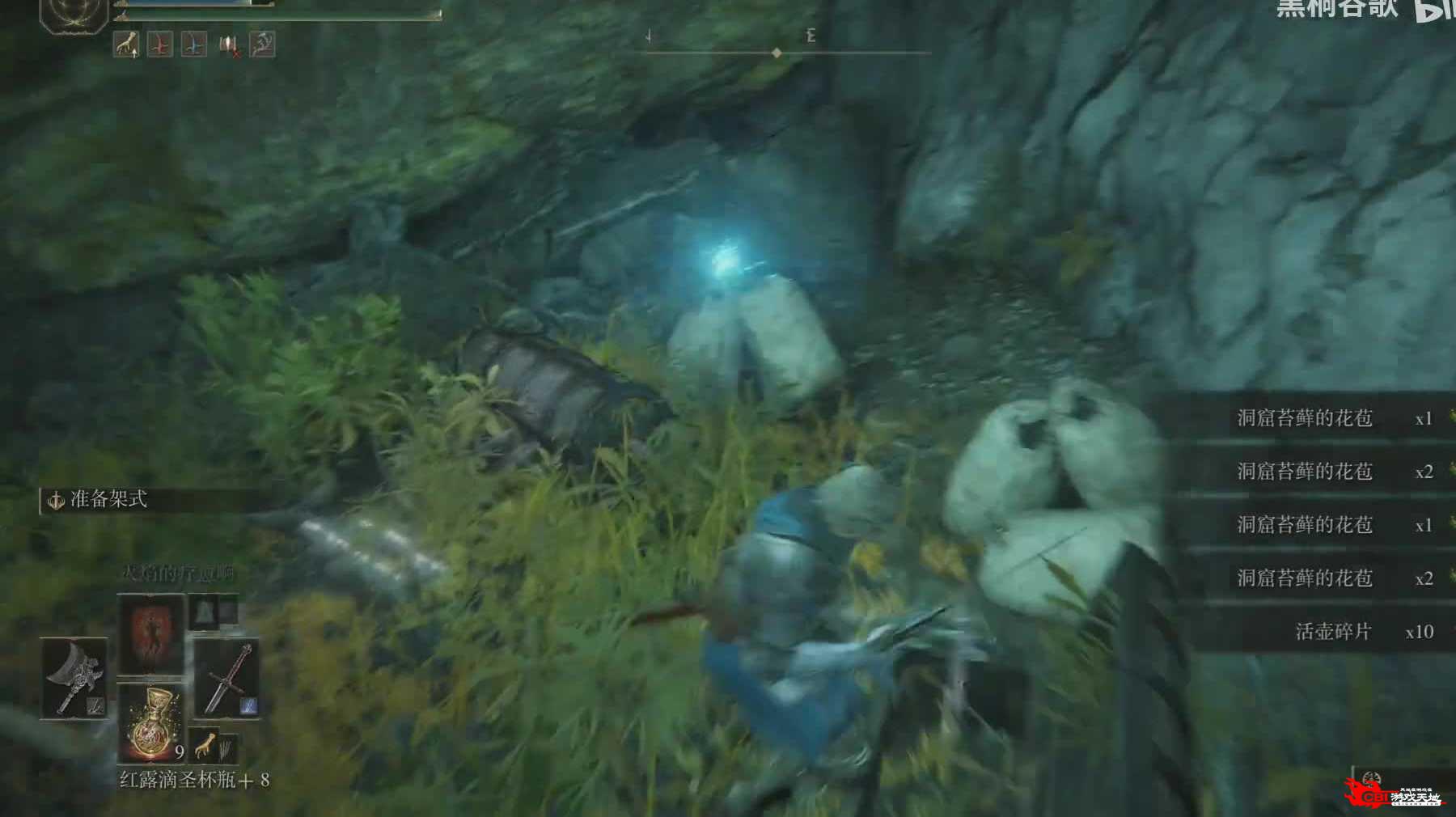The width and height of the screenshot is (1456, 817).
Task: Inspect the red twig status effect icon
Action: coord(160,44)
